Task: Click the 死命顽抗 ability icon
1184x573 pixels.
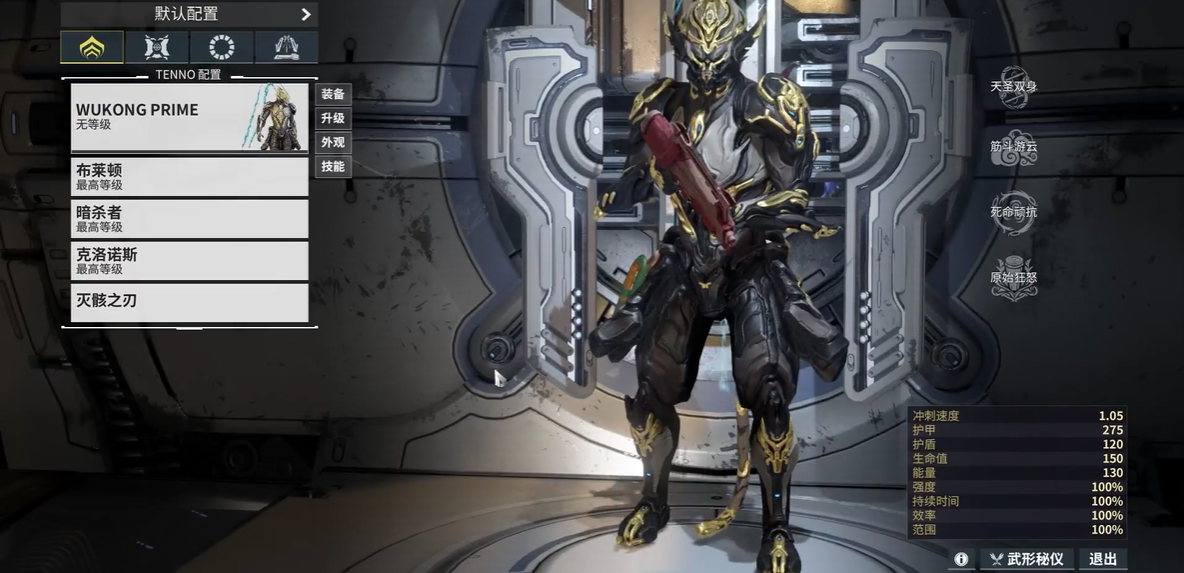Action: (x=1013, y=213)
